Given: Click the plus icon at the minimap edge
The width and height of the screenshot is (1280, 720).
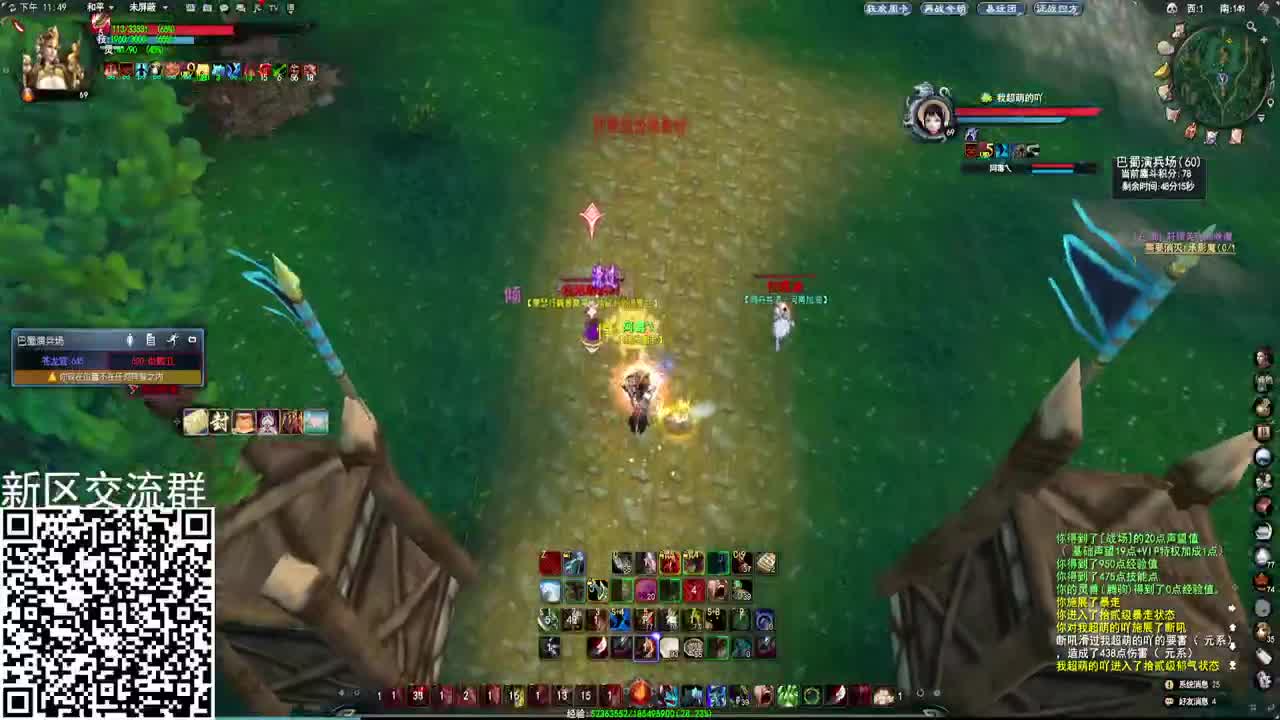Looking at the screenshot, I should 1263,40.
